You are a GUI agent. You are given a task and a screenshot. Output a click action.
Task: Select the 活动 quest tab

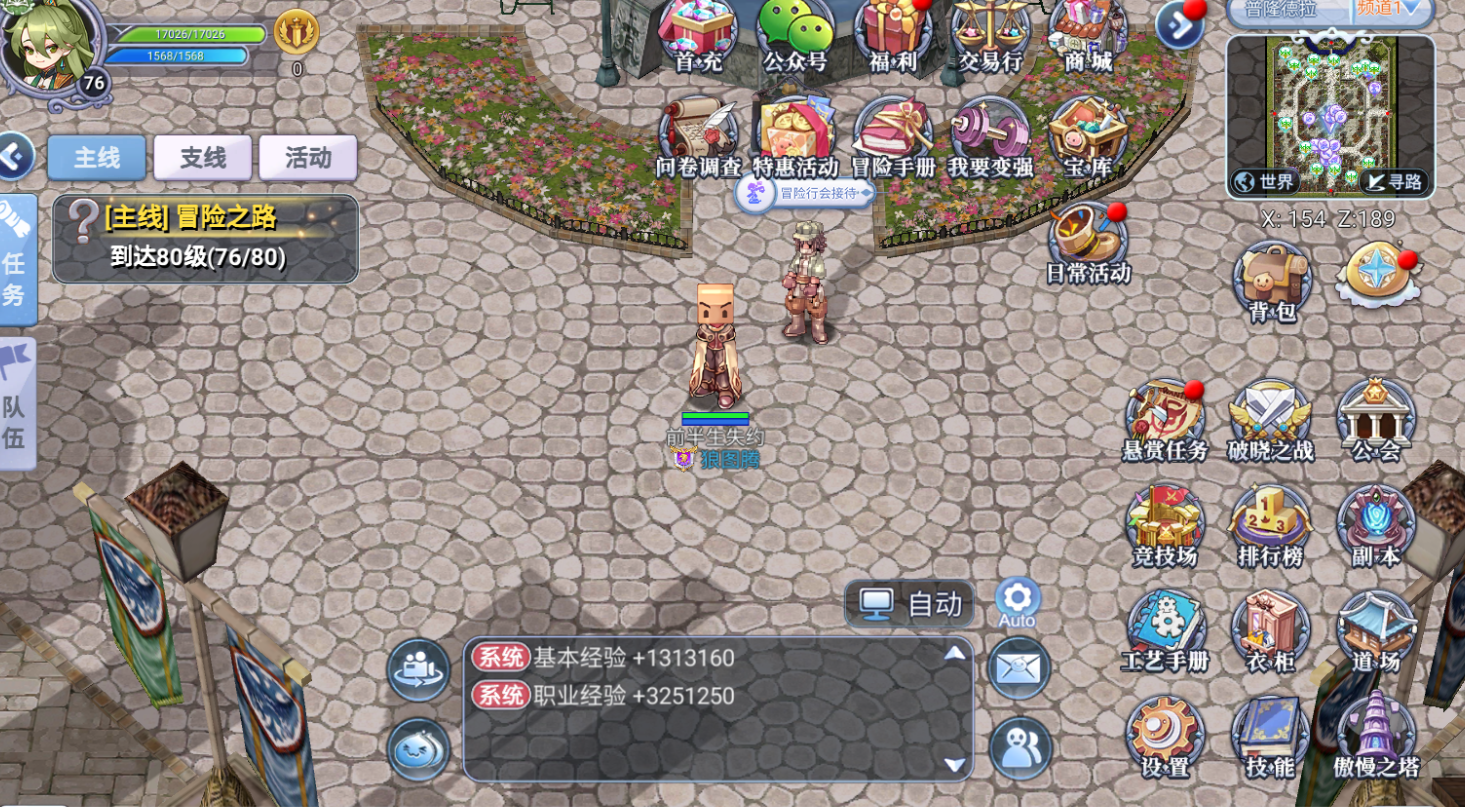[x=308, y=158]
